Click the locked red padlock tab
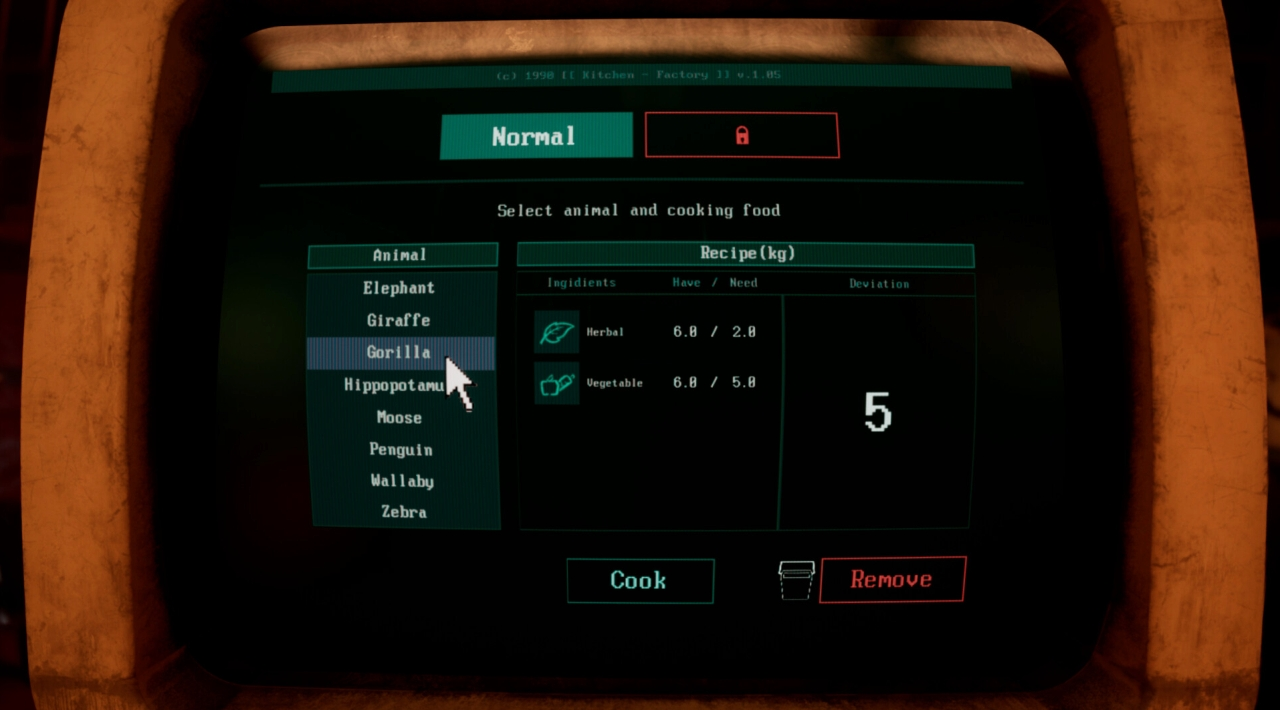Viewport: 1280px width, 710px height. click(x=741, y=135)
